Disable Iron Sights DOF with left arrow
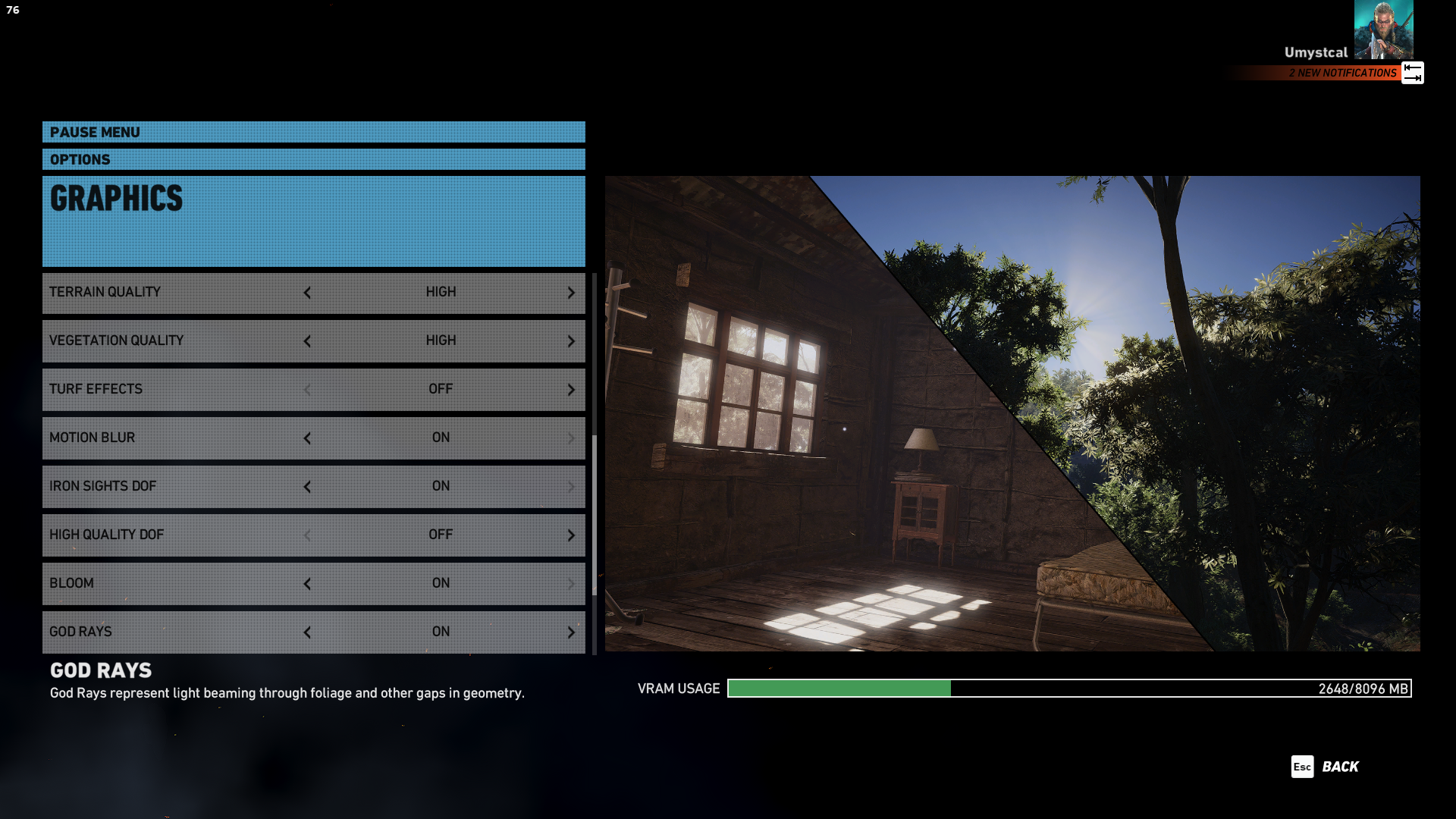The width and height of the screenshot is (1456, 819). point(307,487)
